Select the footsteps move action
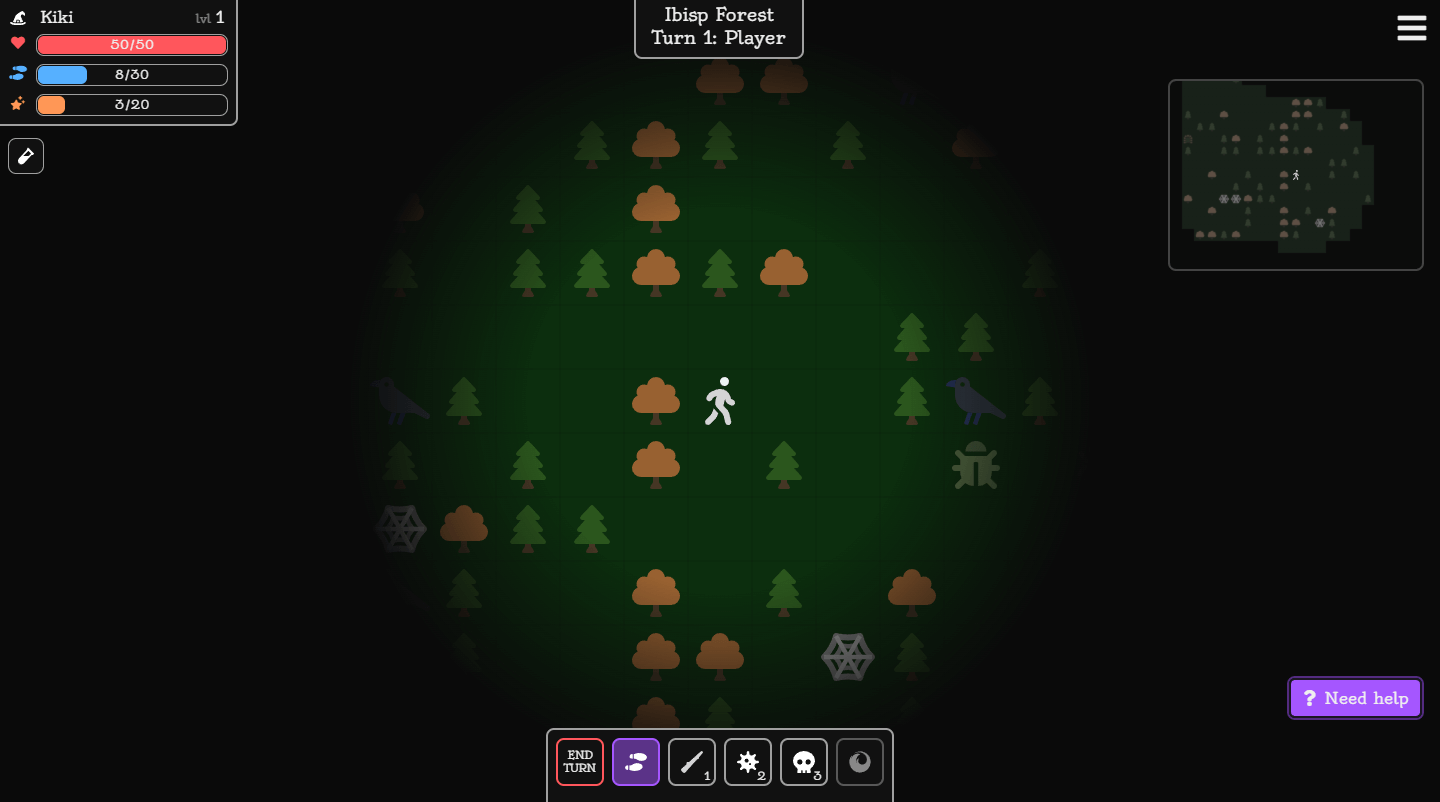The height and width of the screenshot is (802, 1440). pyautogui.click(x=636, y=762)
